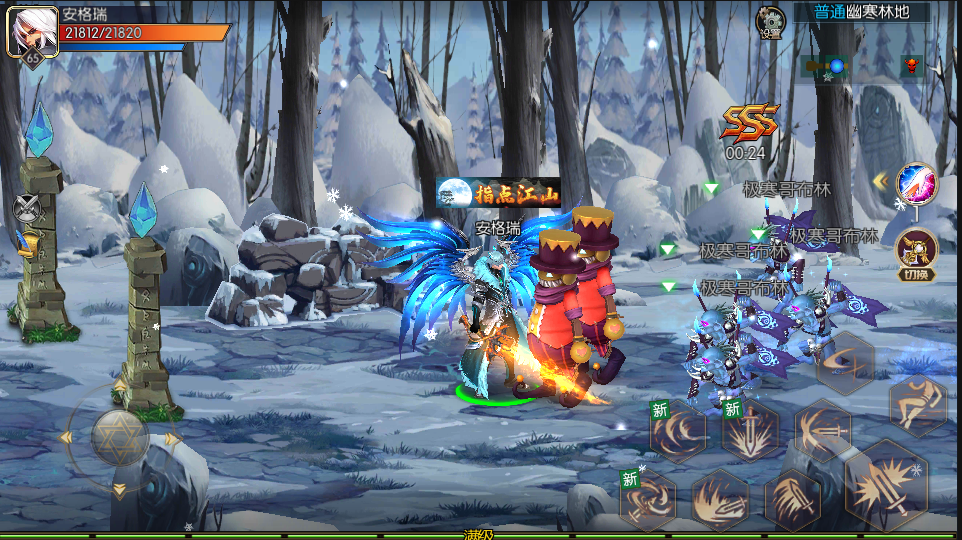
Task: Activate the multi-slash sword skill
Action: click(x=792, y=499)
